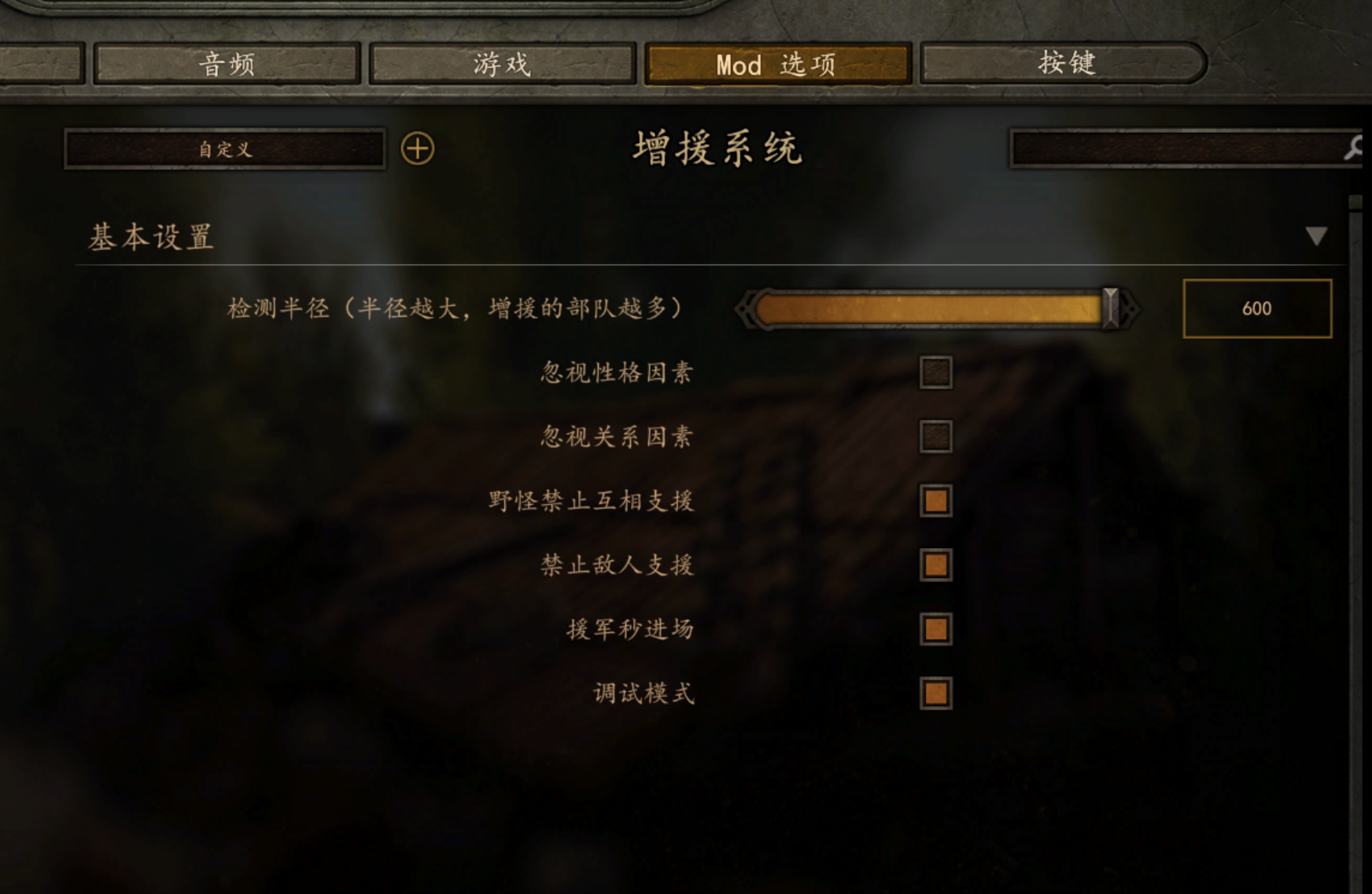The height and width of the screenshot is (894, 1372).
Task: Enable the 忽视关系因素 checkbox
Action: (935, 438)
